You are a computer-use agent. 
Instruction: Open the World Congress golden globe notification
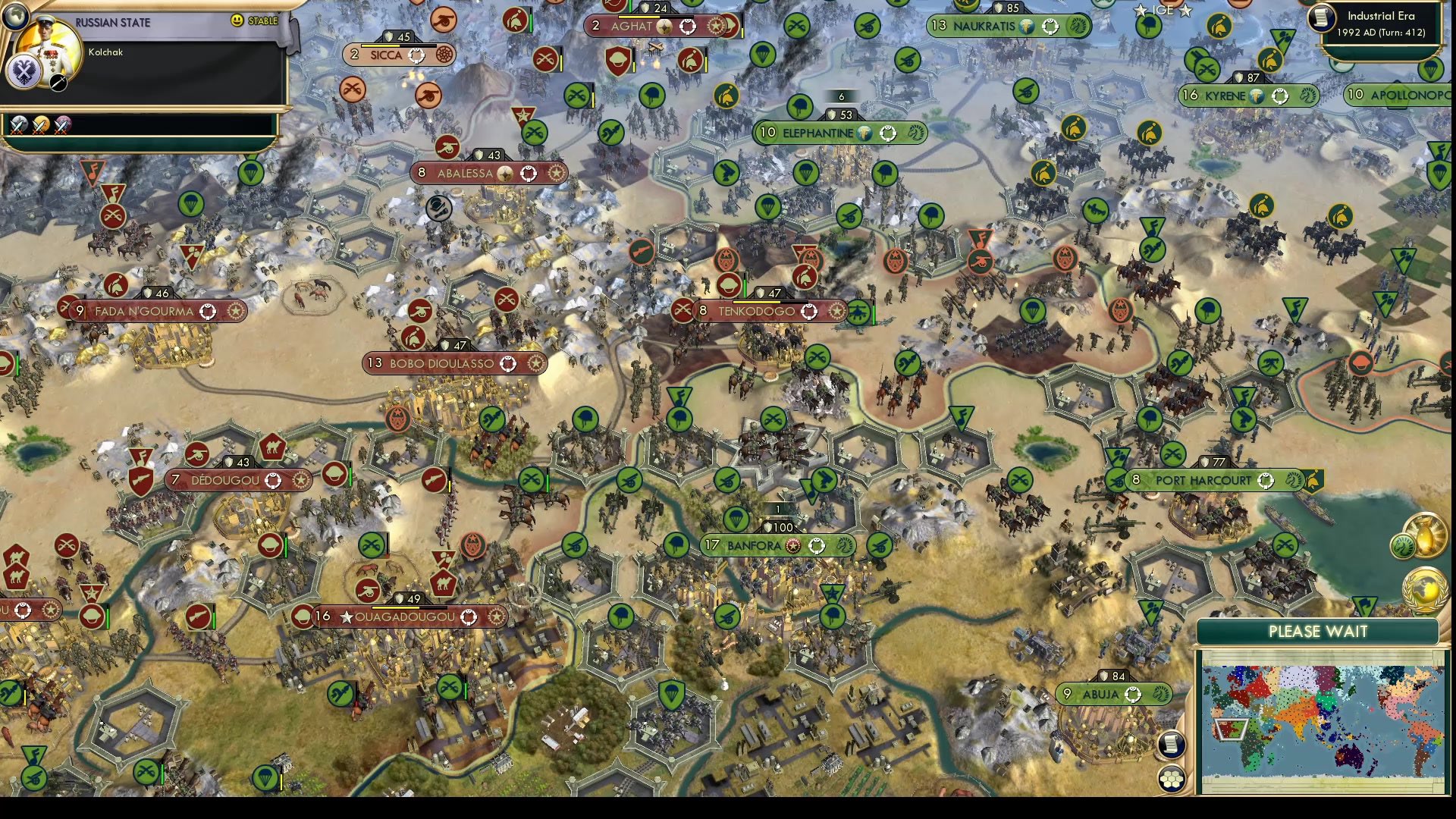(1424, 590)
